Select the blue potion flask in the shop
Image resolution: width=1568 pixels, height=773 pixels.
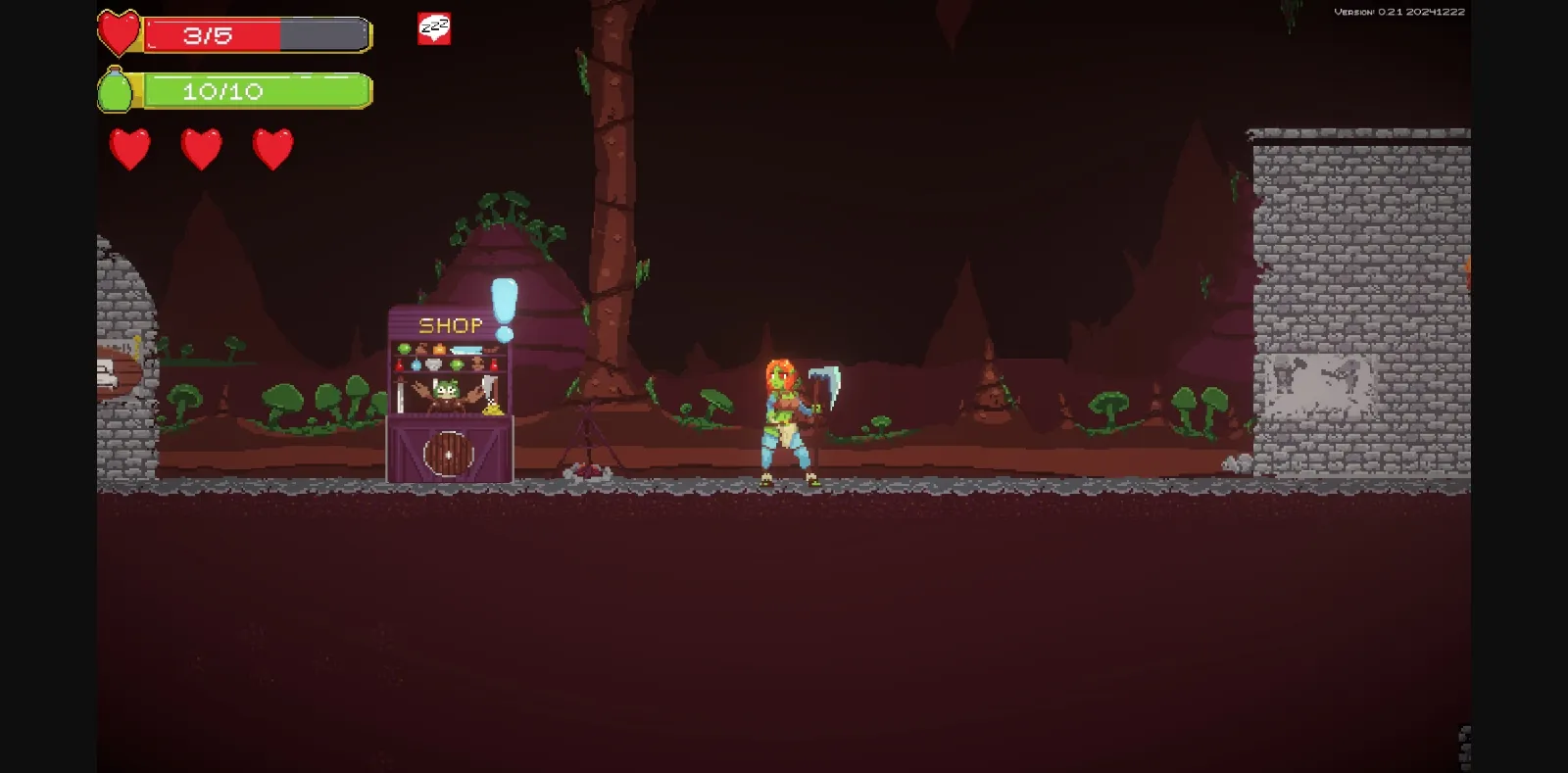click(x=416, y=365)
